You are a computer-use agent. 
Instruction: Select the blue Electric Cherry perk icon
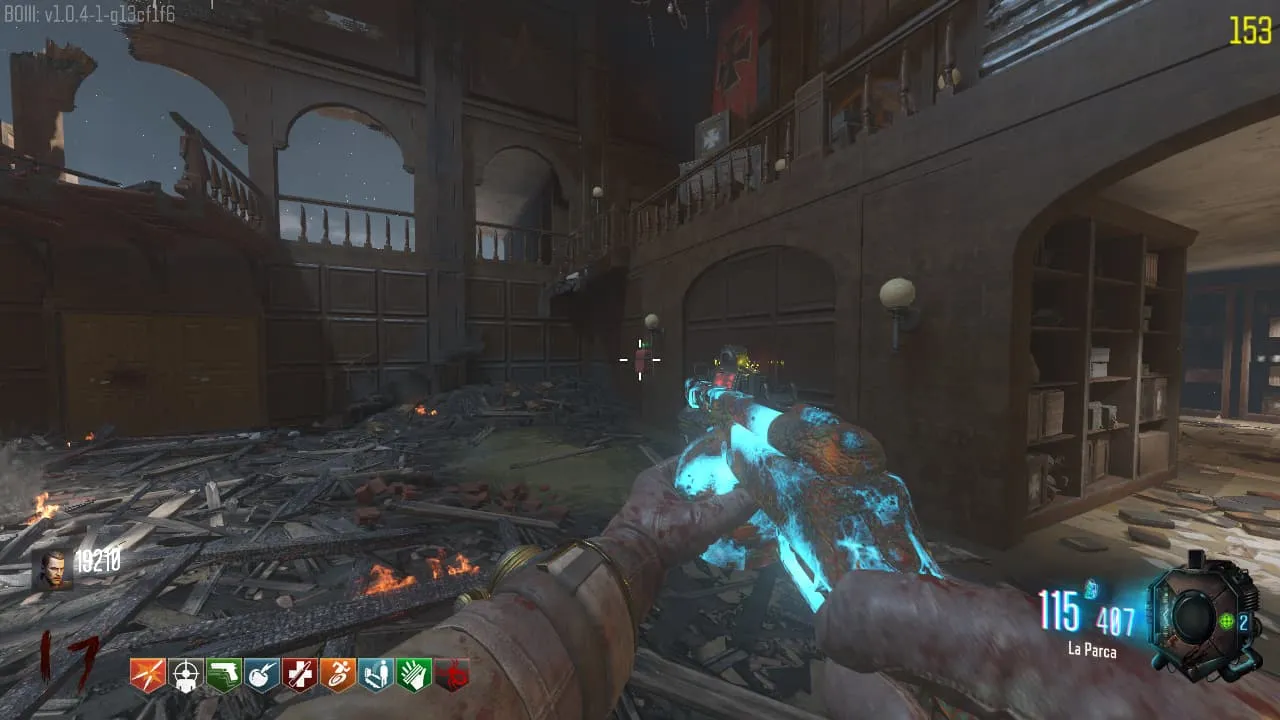pyautogui.click(x=262, y=675)
